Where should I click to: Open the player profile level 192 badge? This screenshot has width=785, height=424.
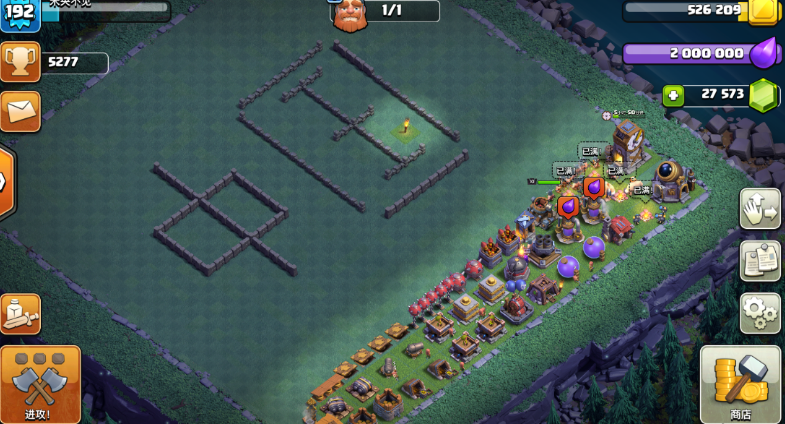(20, 13)
